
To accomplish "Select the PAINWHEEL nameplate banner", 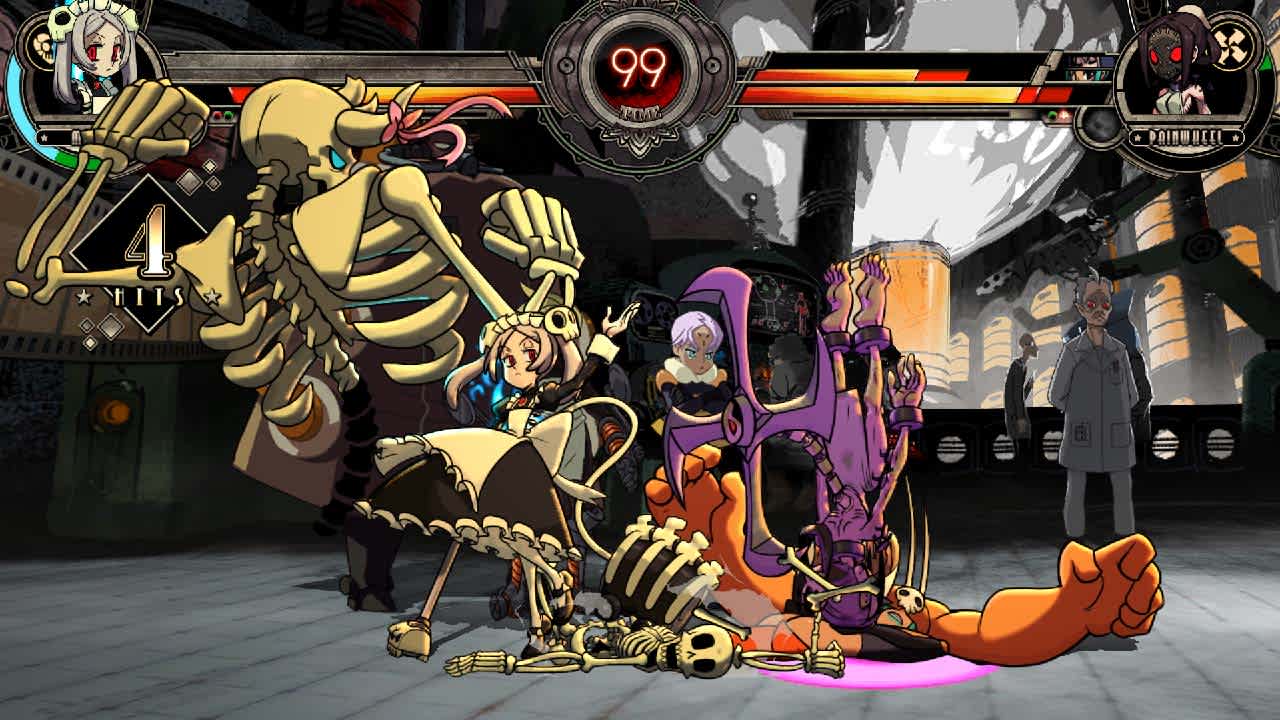I will point(1185,136).
